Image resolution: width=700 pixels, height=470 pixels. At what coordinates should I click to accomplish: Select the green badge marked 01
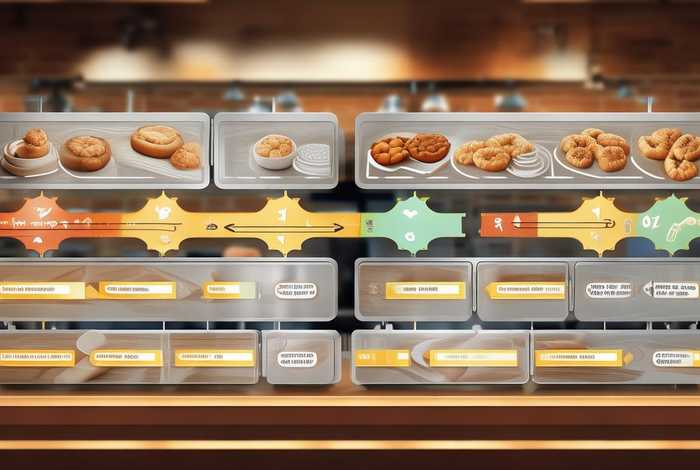(667, 222)
